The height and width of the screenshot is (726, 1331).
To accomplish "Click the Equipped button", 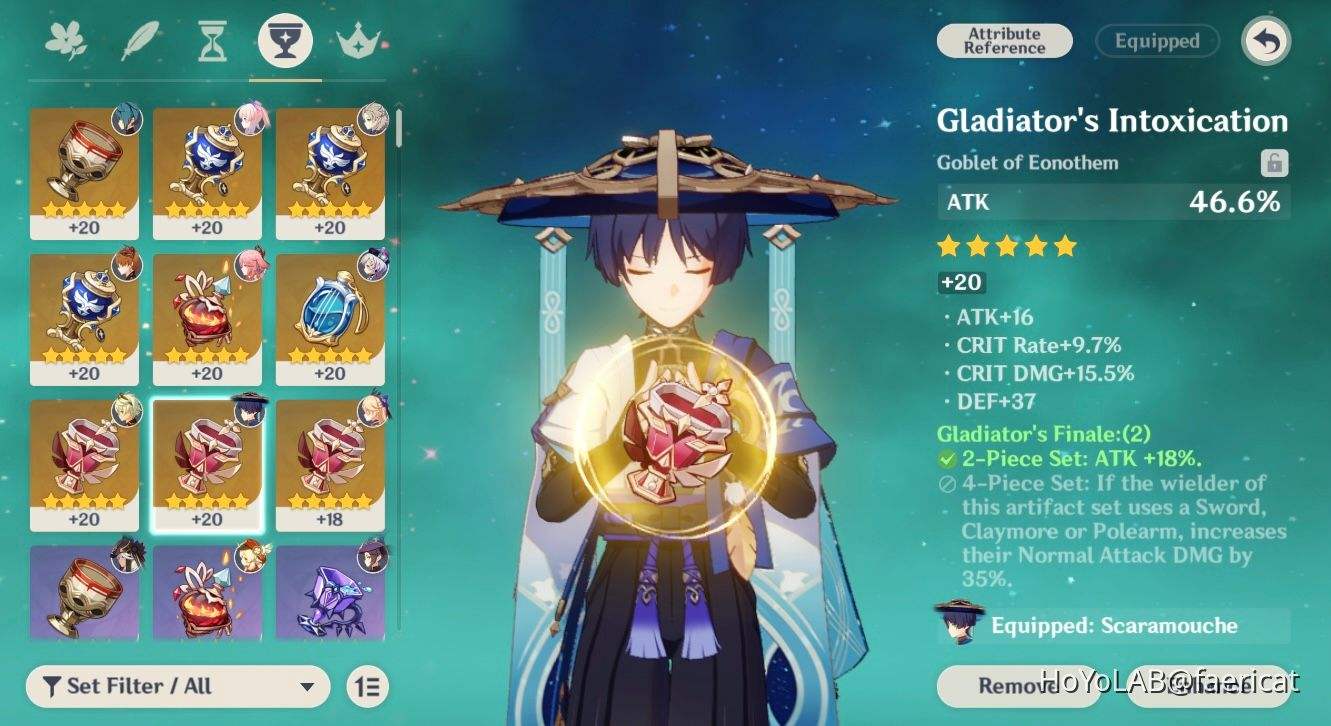I will click(1157, 41).
